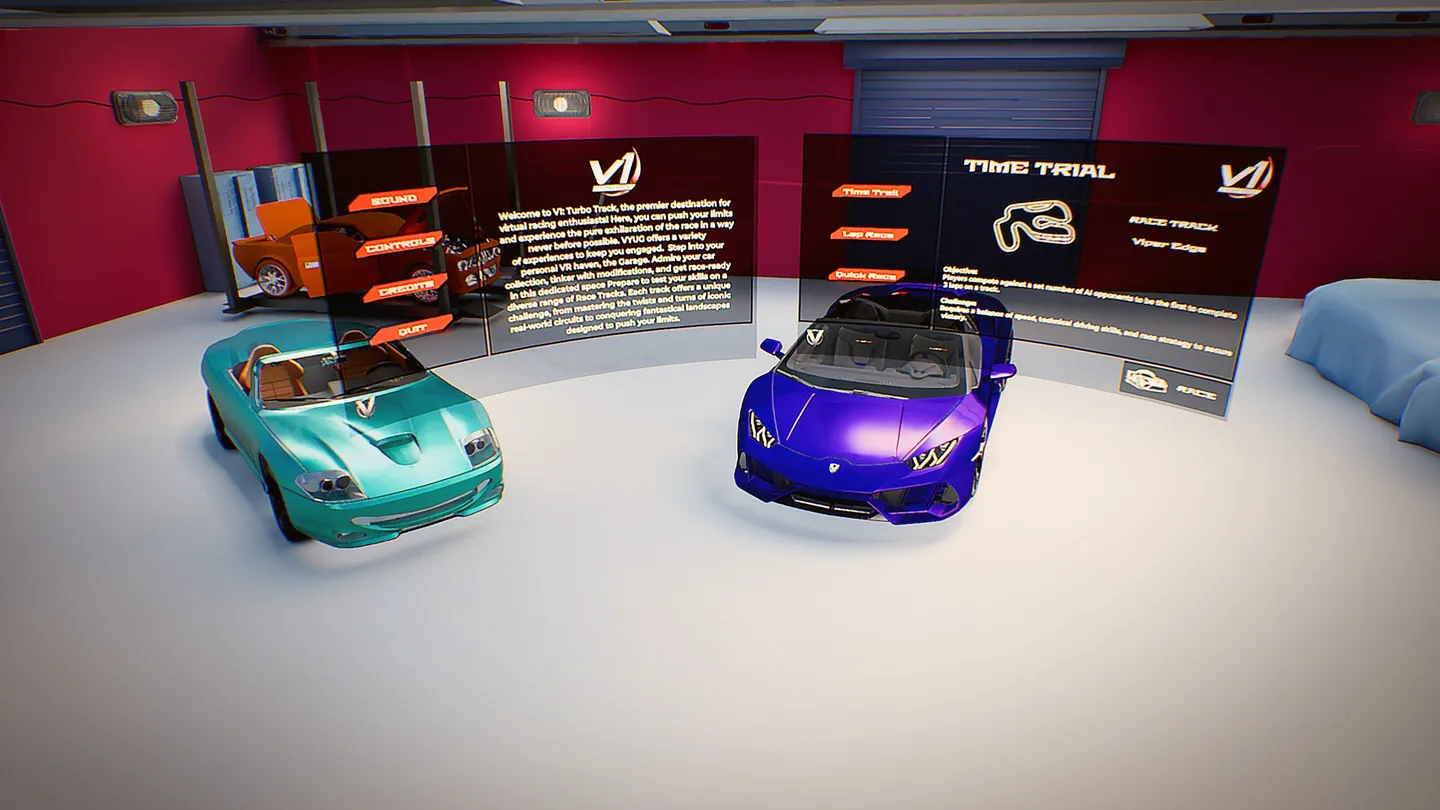The image size is (1440, 810).
Task: Select Time Trial mode
Action: point(871,191)
